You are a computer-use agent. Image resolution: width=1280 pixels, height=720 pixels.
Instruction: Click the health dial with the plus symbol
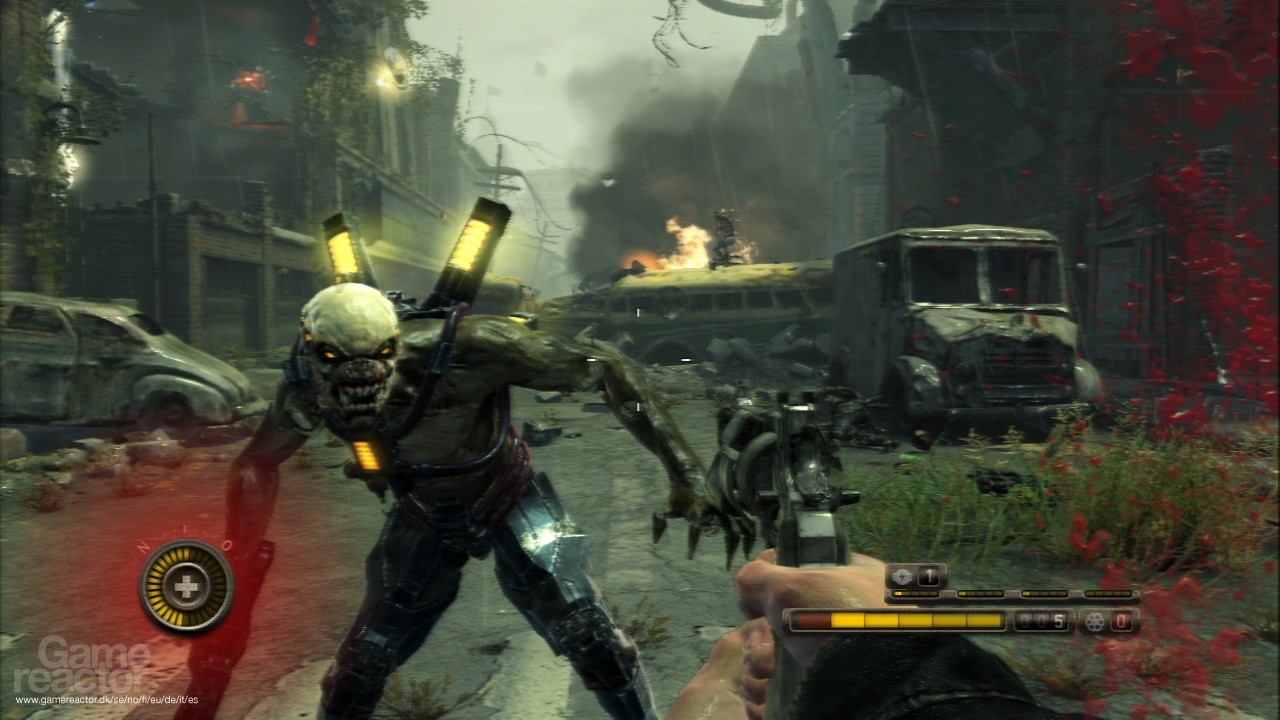(187, 587)
